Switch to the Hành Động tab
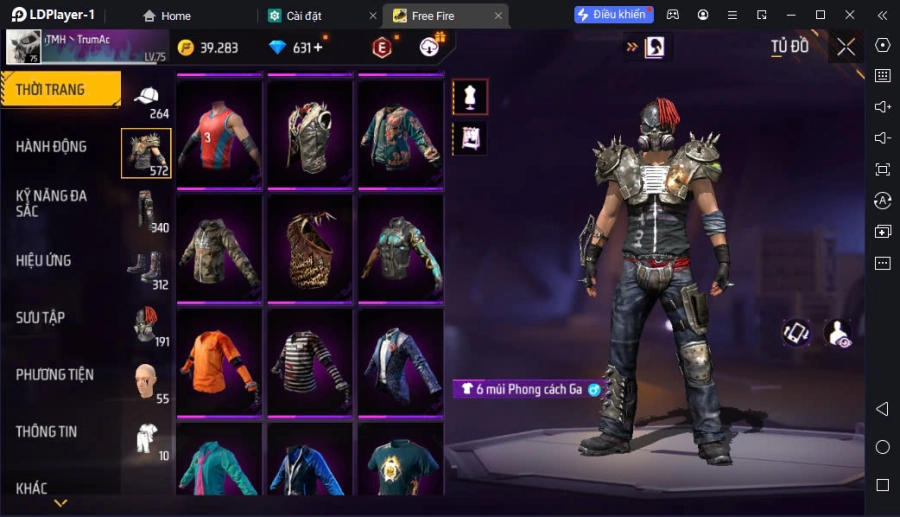The image size is (900, 517). pos(52,147)
